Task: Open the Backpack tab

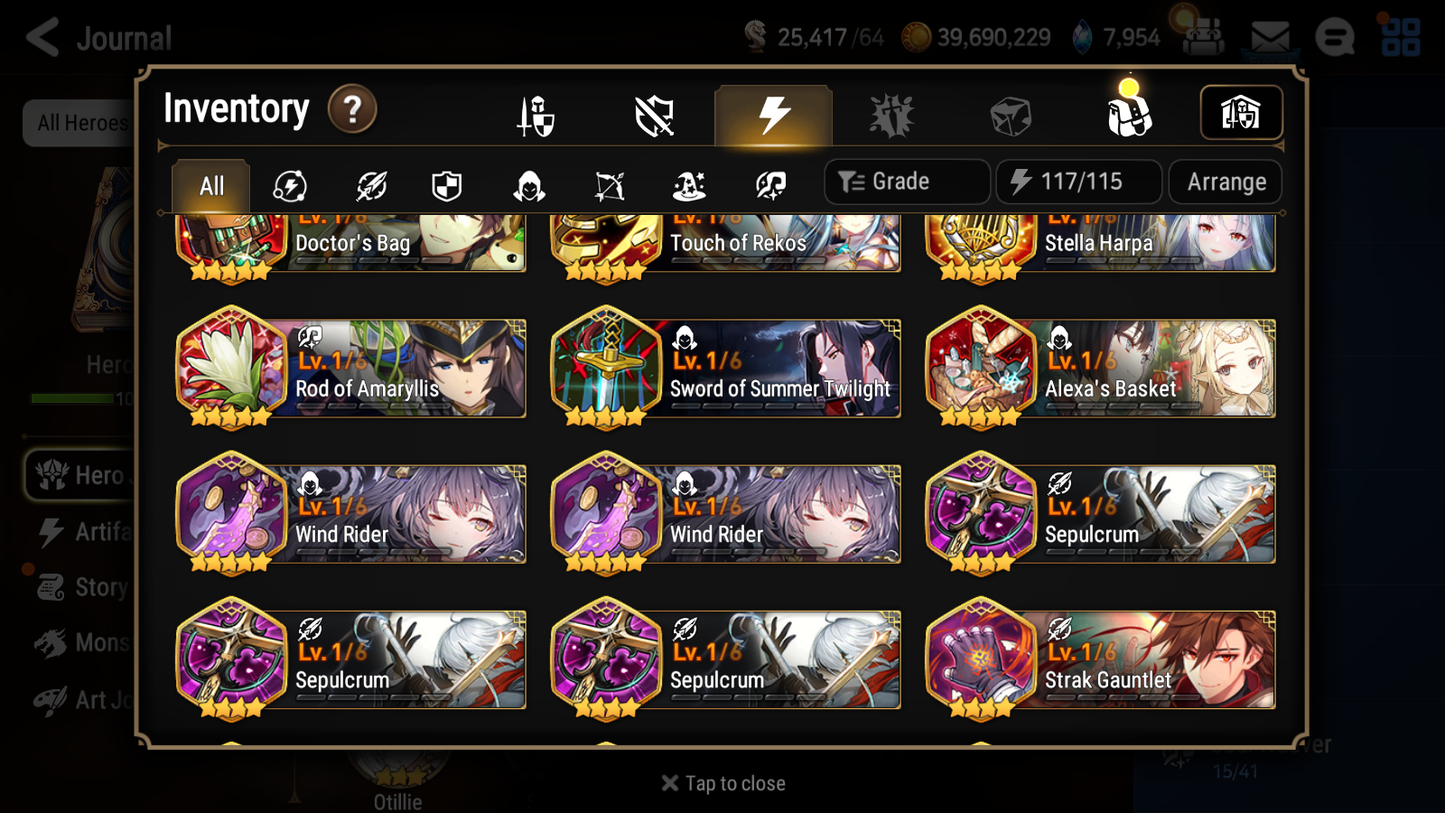Action: point(1129,113)
